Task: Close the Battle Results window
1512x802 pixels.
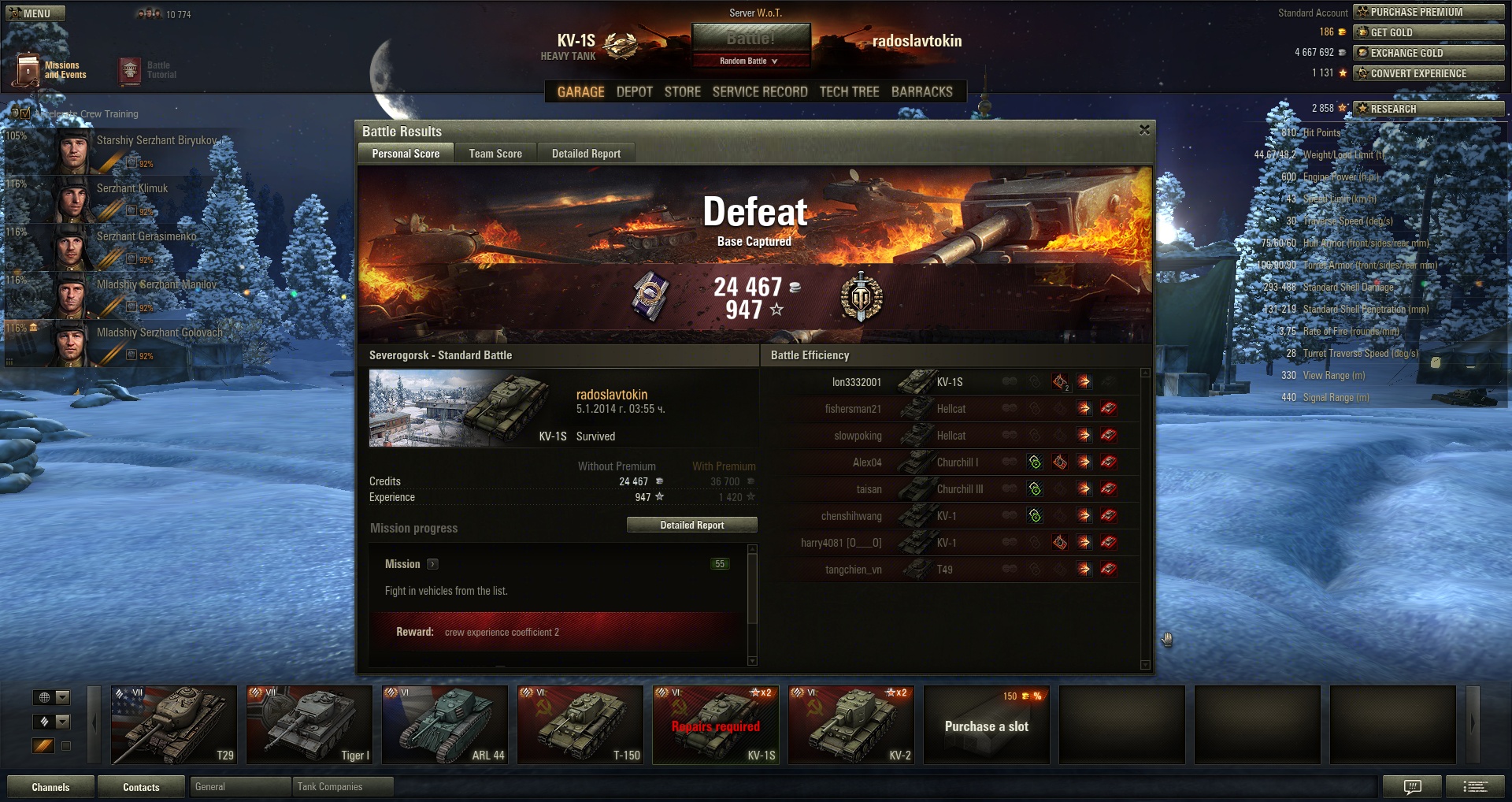Action: click(x=1144, y=130)
